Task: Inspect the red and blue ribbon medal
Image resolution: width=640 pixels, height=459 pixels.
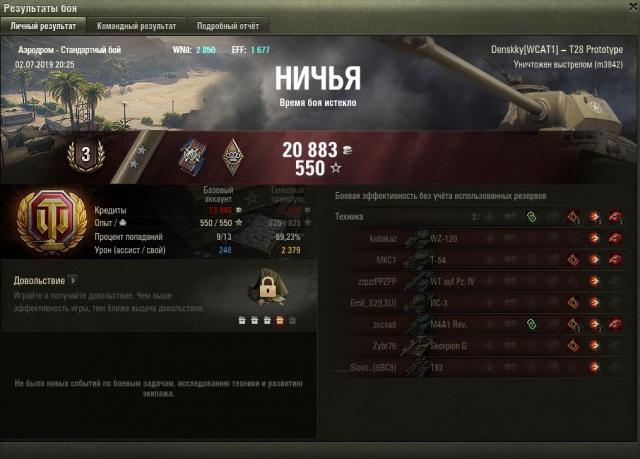Action: [x=193, y=153]
